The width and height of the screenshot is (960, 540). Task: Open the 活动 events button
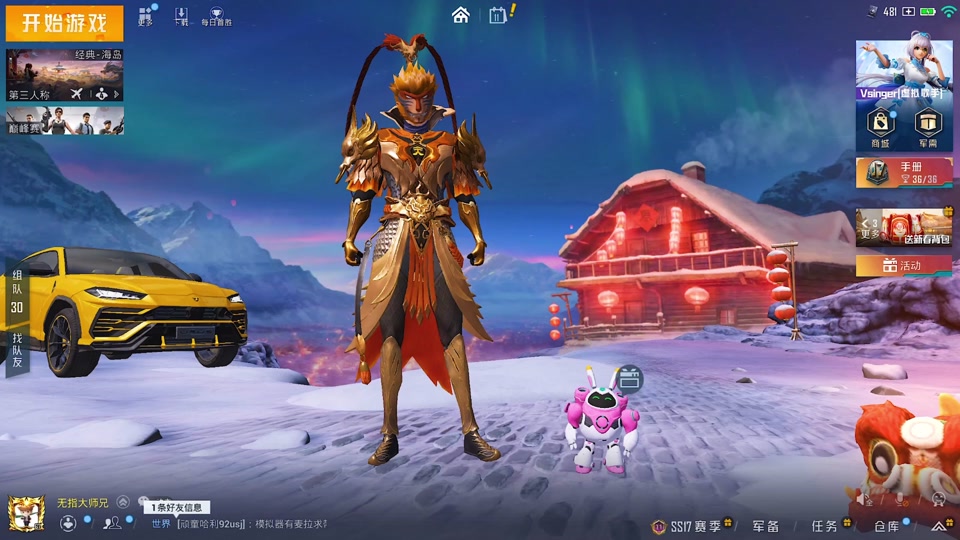903,265
